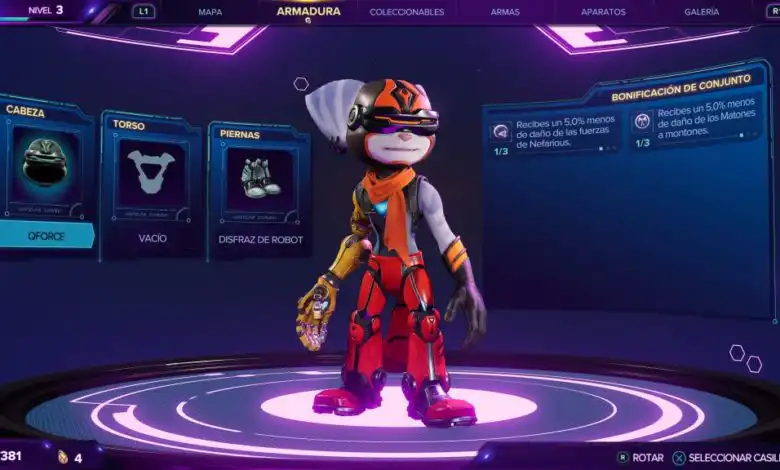Go to the Coleccionables tab
780x470 pixels.
click(x=406, y=12)
